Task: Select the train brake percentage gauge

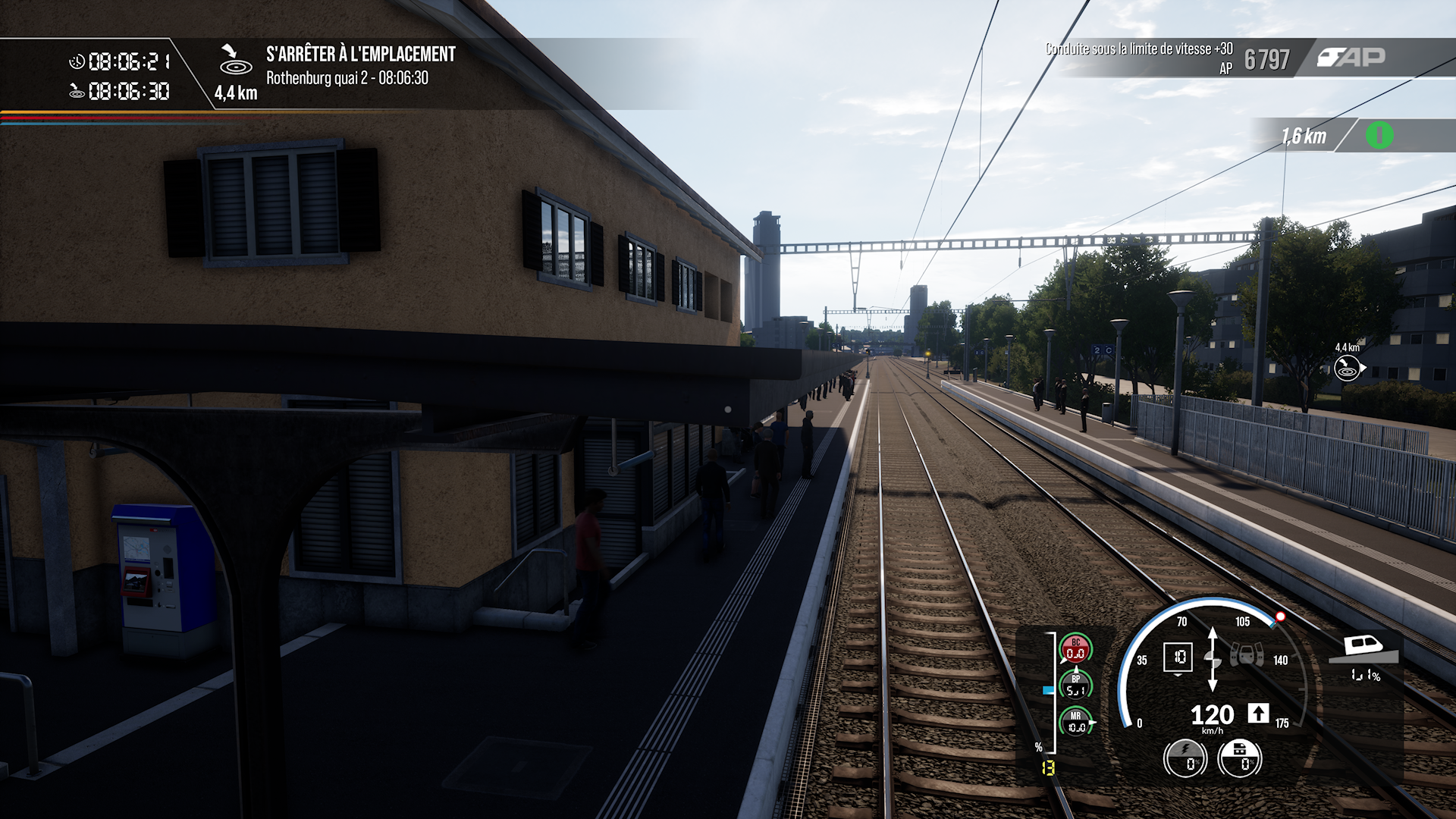Action: [x=1239, y=758]
